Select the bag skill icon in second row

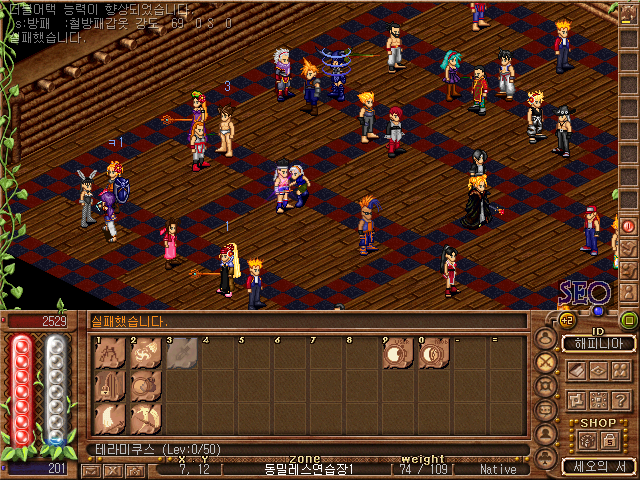pyautogui.click(x=146, y=385)
